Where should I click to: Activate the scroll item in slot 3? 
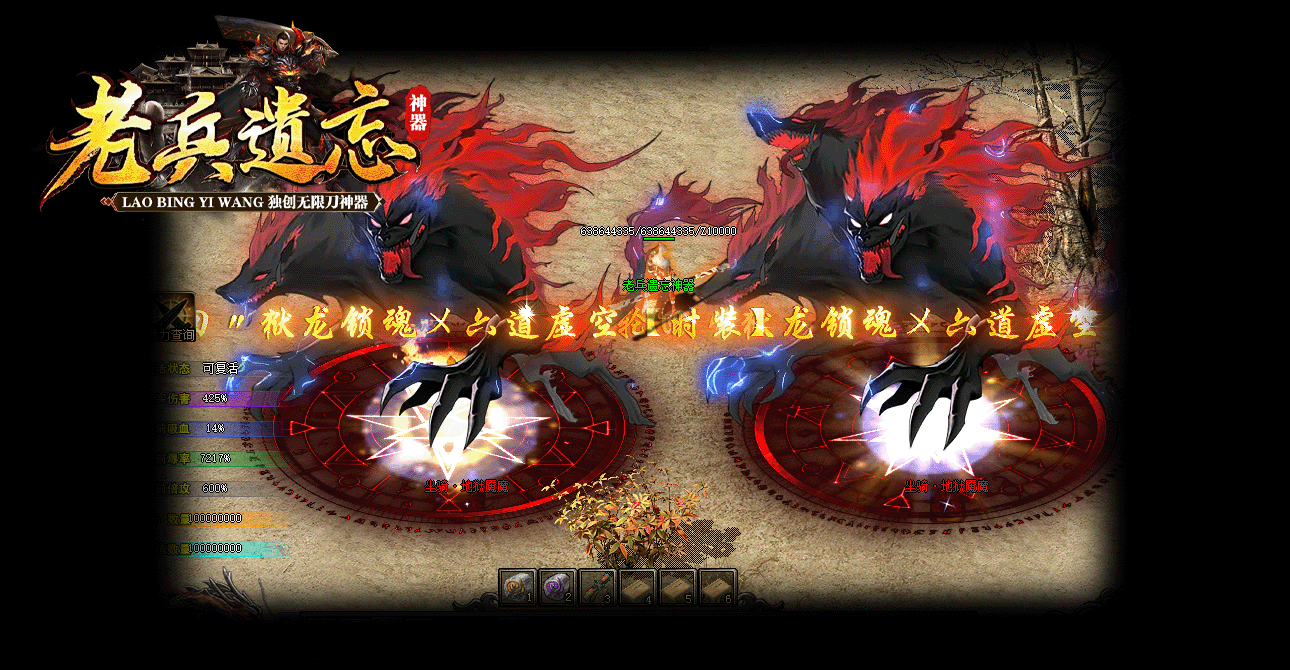(597, 587)
